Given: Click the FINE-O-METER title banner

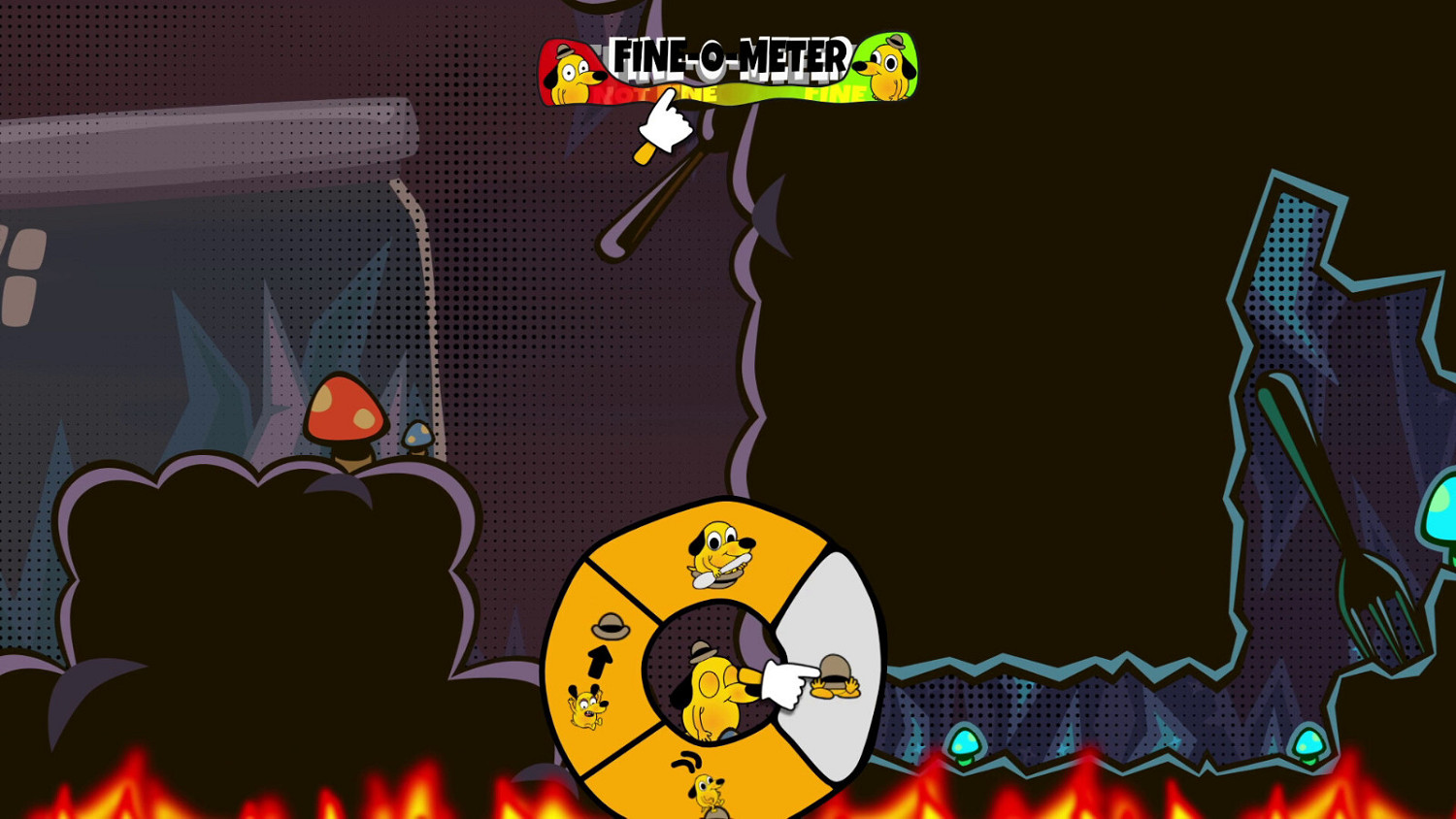Looking at the screenshot, I should point(730,55).
